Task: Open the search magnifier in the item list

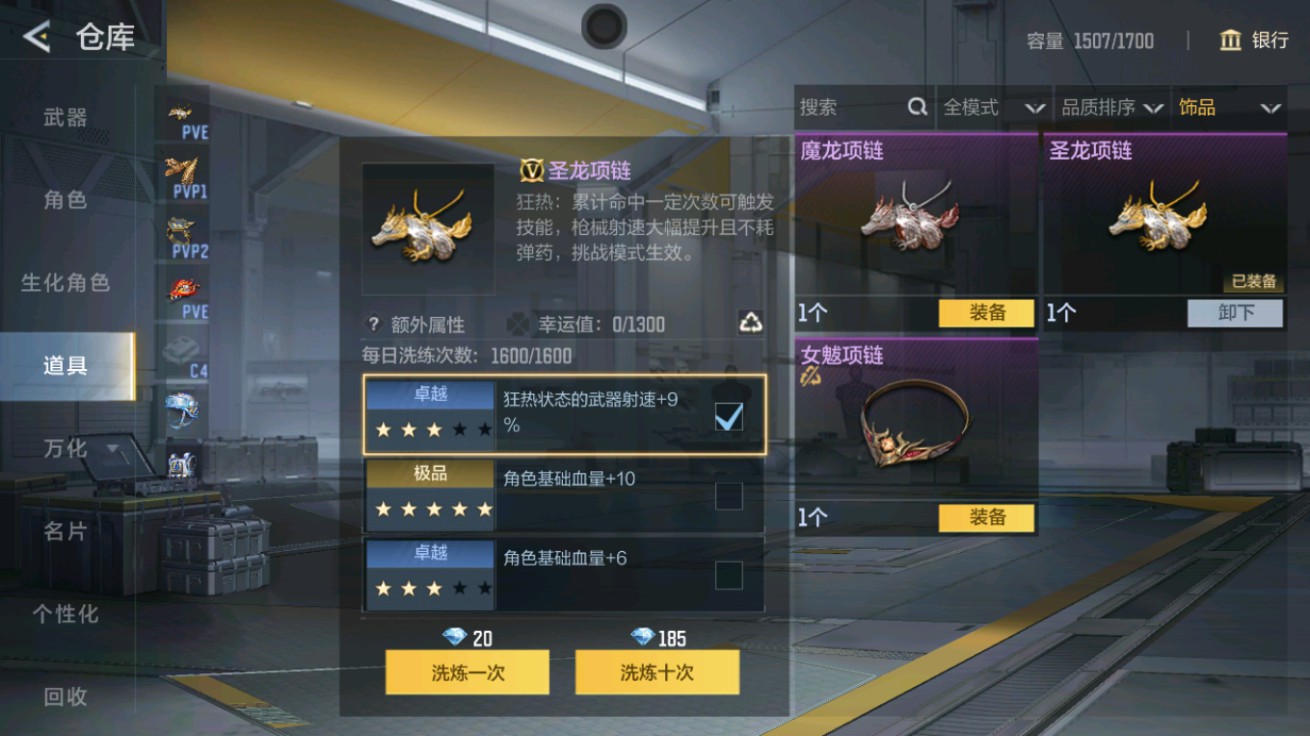Action: 916,107
